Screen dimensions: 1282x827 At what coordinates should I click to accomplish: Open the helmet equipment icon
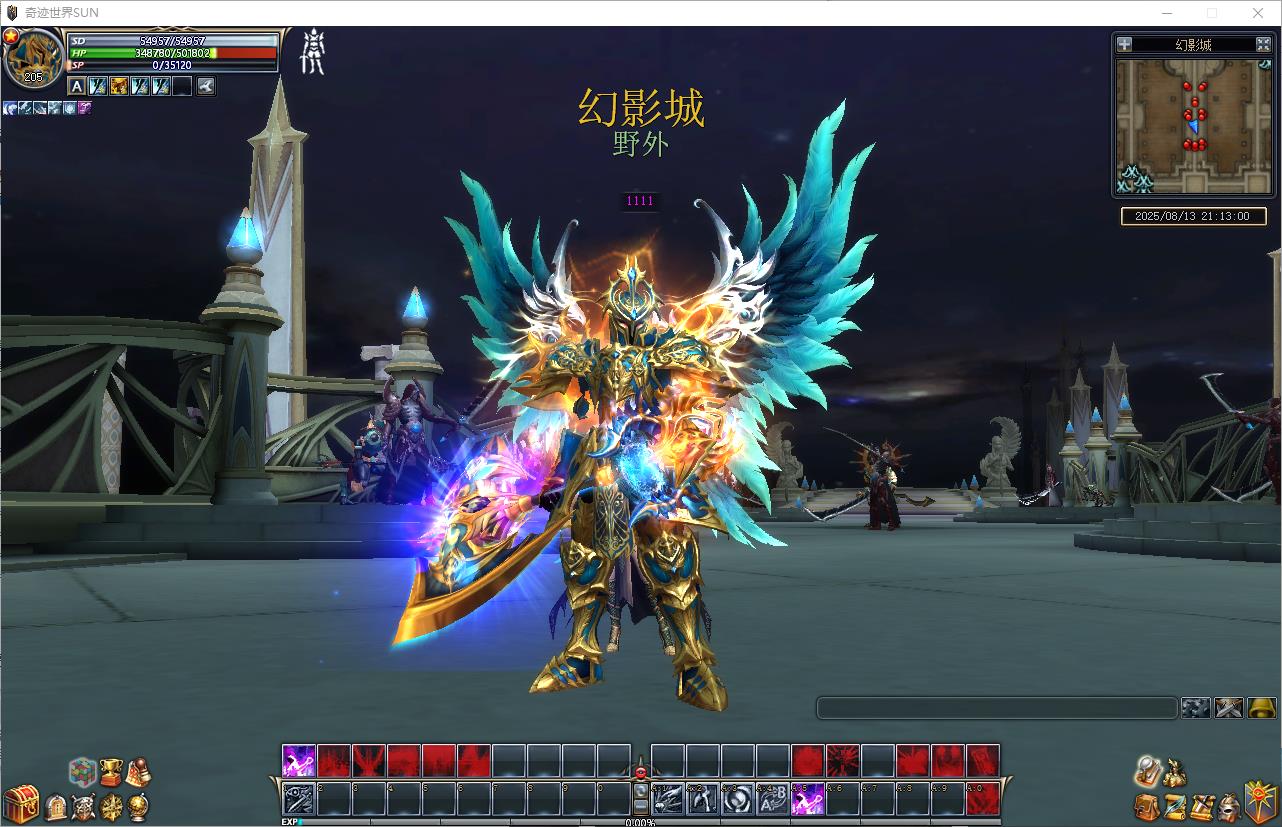[1229, 807]
